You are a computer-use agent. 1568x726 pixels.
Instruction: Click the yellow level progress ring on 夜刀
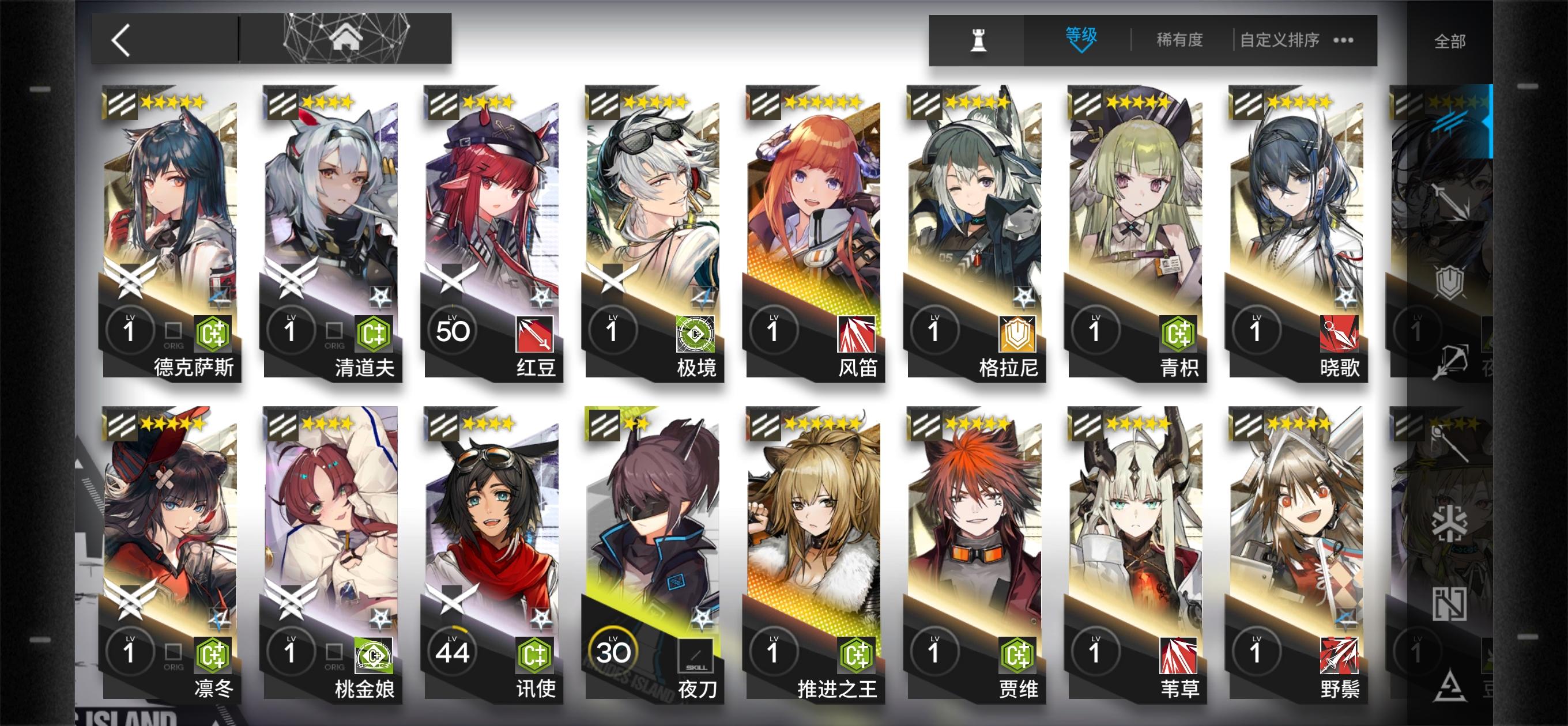coord(613,649)
